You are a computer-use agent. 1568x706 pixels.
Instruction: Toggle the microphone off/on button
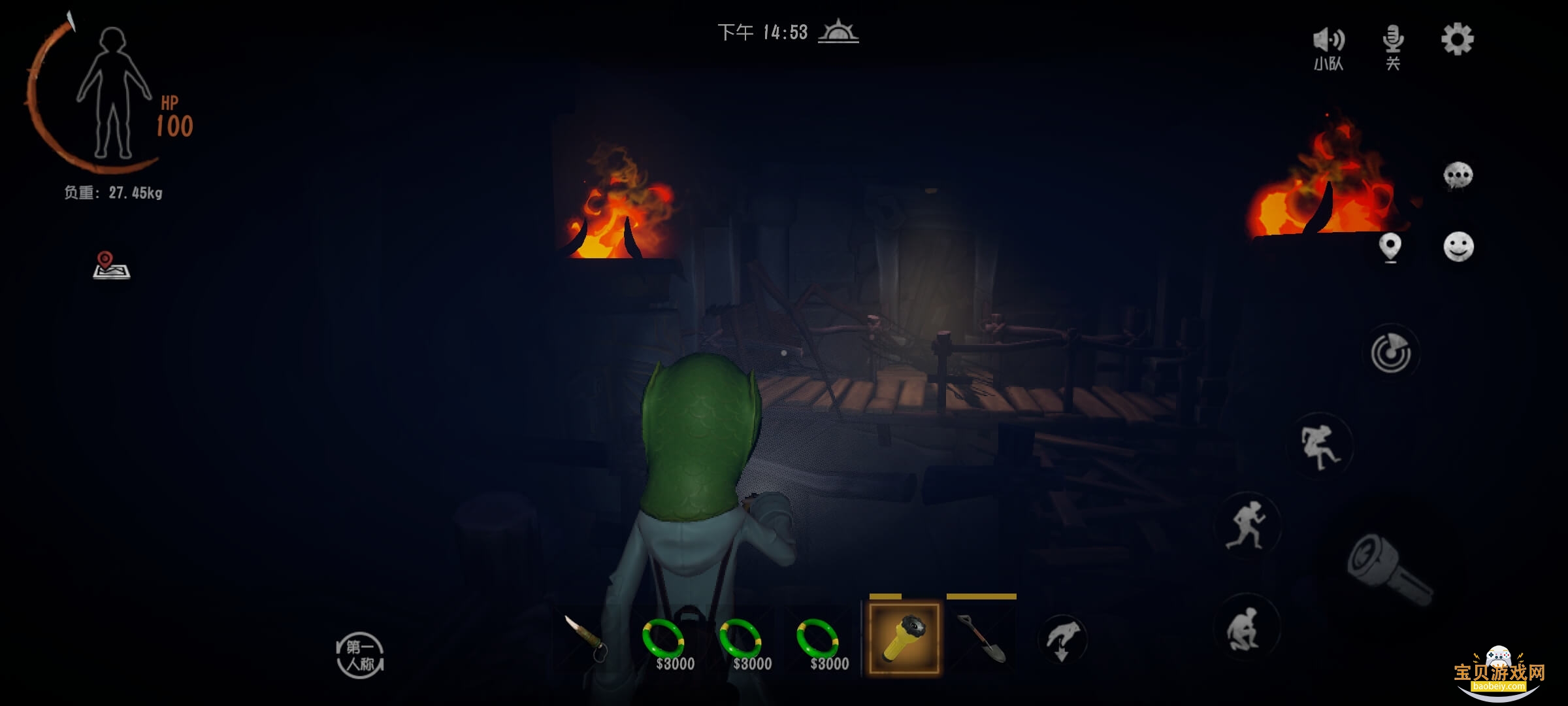1393,46
